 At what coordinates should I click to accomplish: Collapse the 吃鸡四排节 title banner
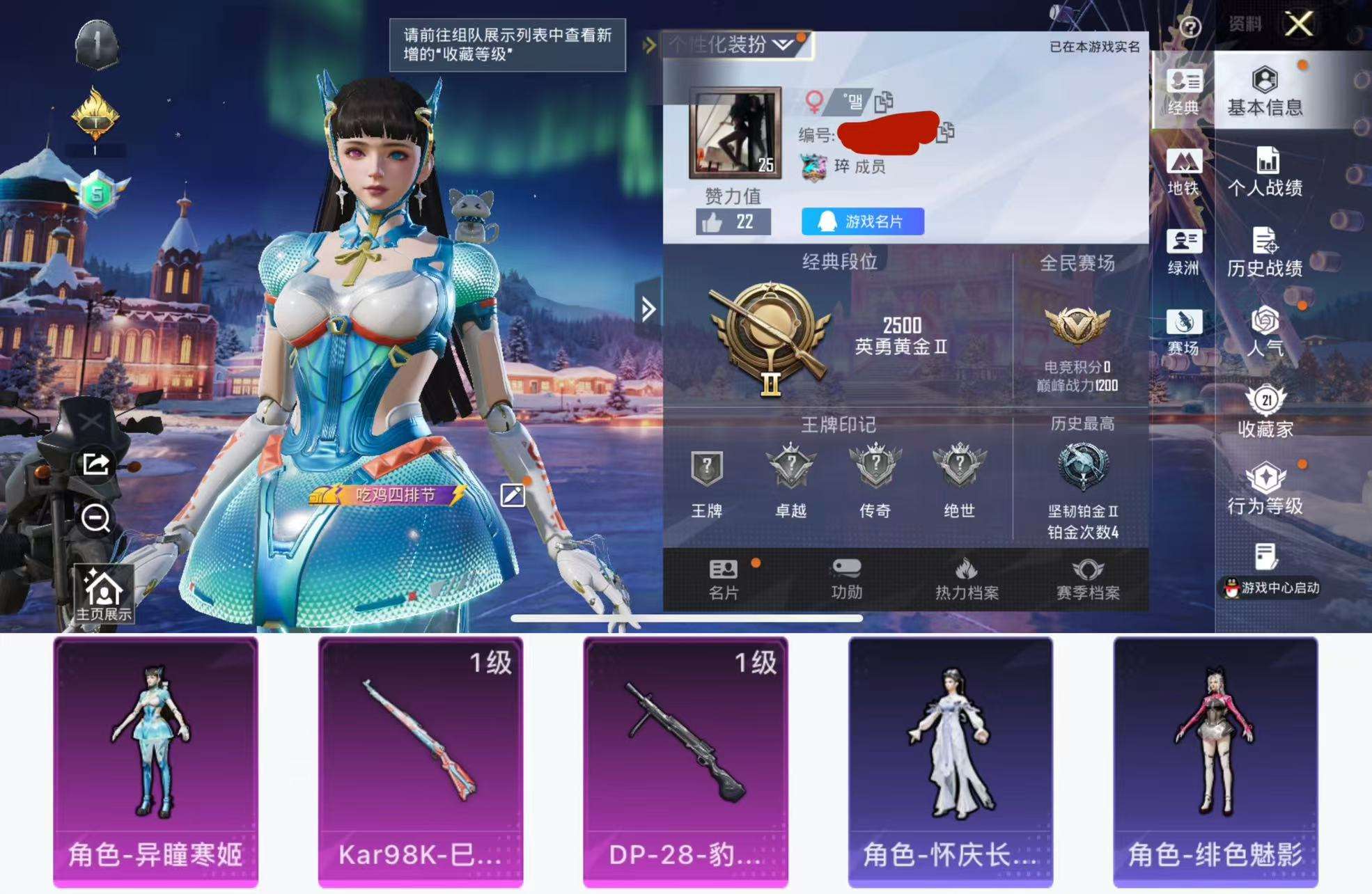pyautogui.click(x=385, y=496)
